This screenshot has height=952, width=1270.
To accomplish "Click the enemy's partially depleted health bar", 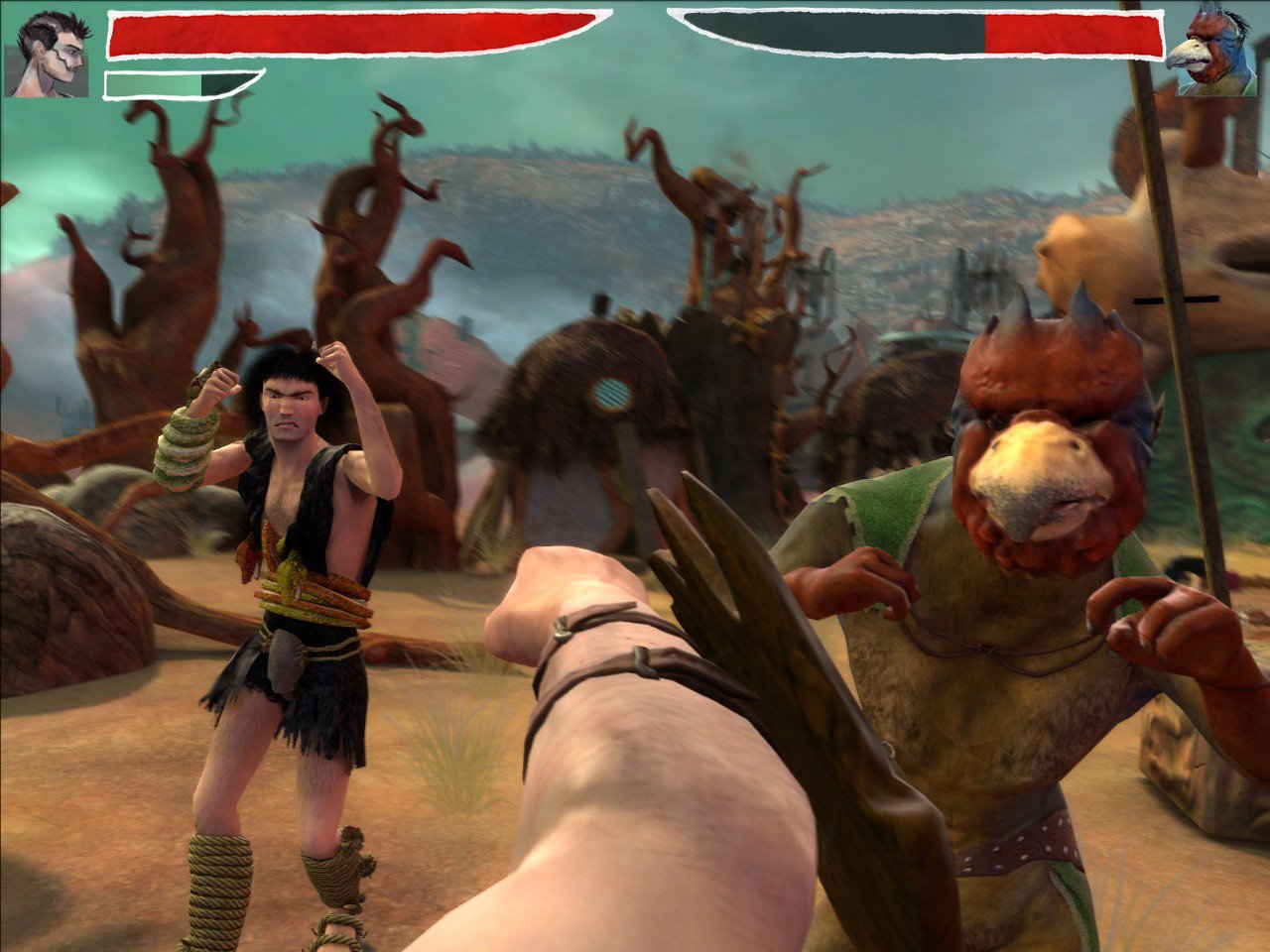I will pos(923,32).
